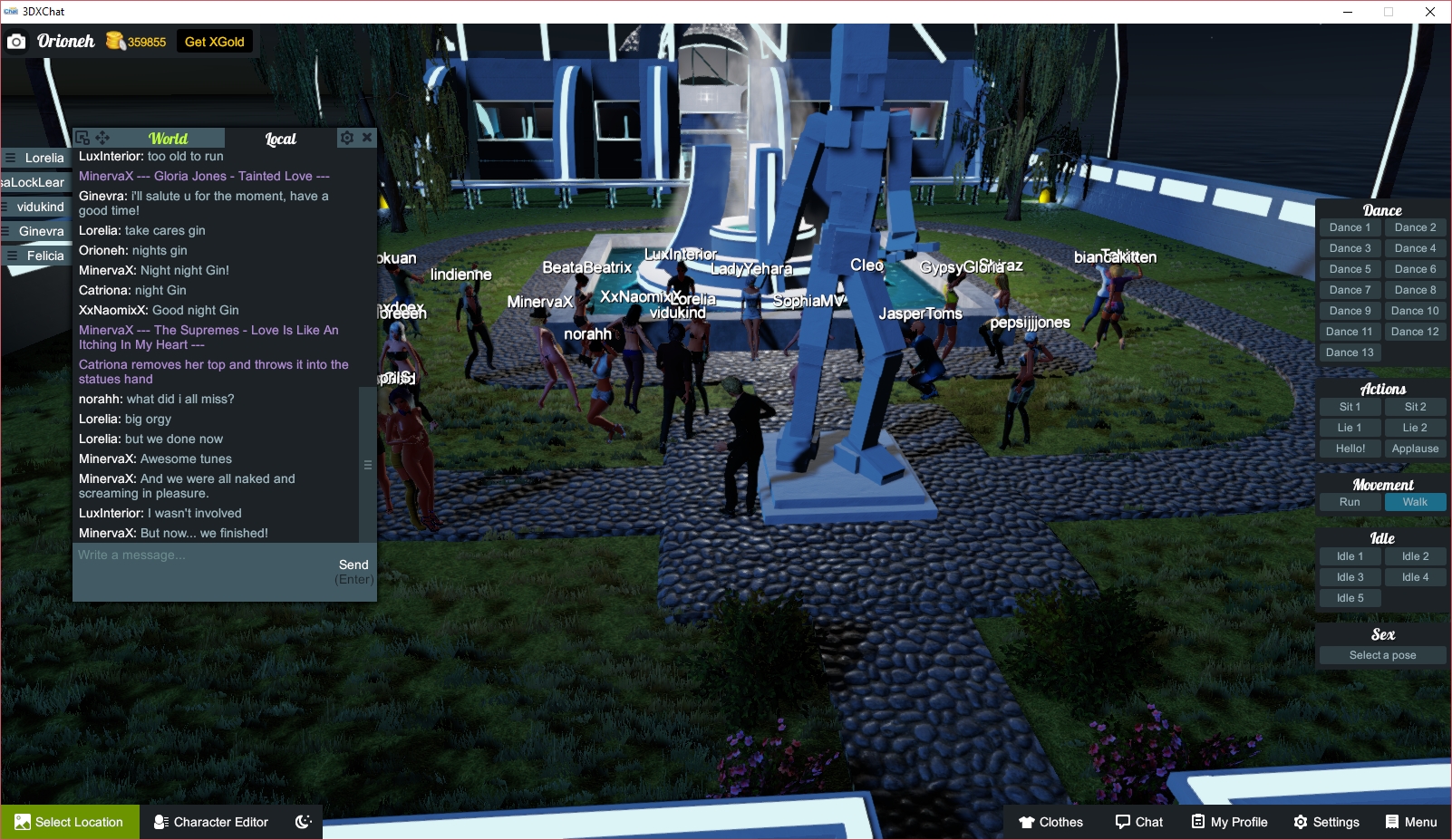This screenshot has width=1452, height=840.
Task: Open the Clothes panel
Action: pos(1051,822)
